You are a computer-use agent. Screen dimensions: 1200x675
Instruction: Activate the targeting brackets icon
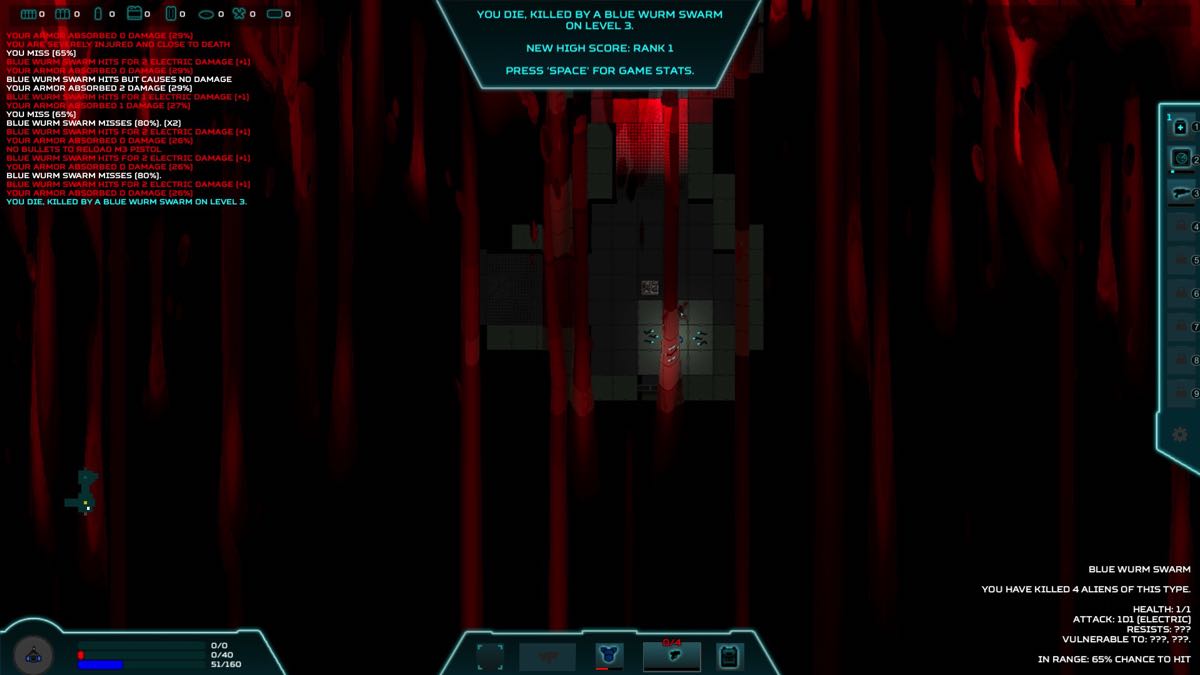click(490, 656)
